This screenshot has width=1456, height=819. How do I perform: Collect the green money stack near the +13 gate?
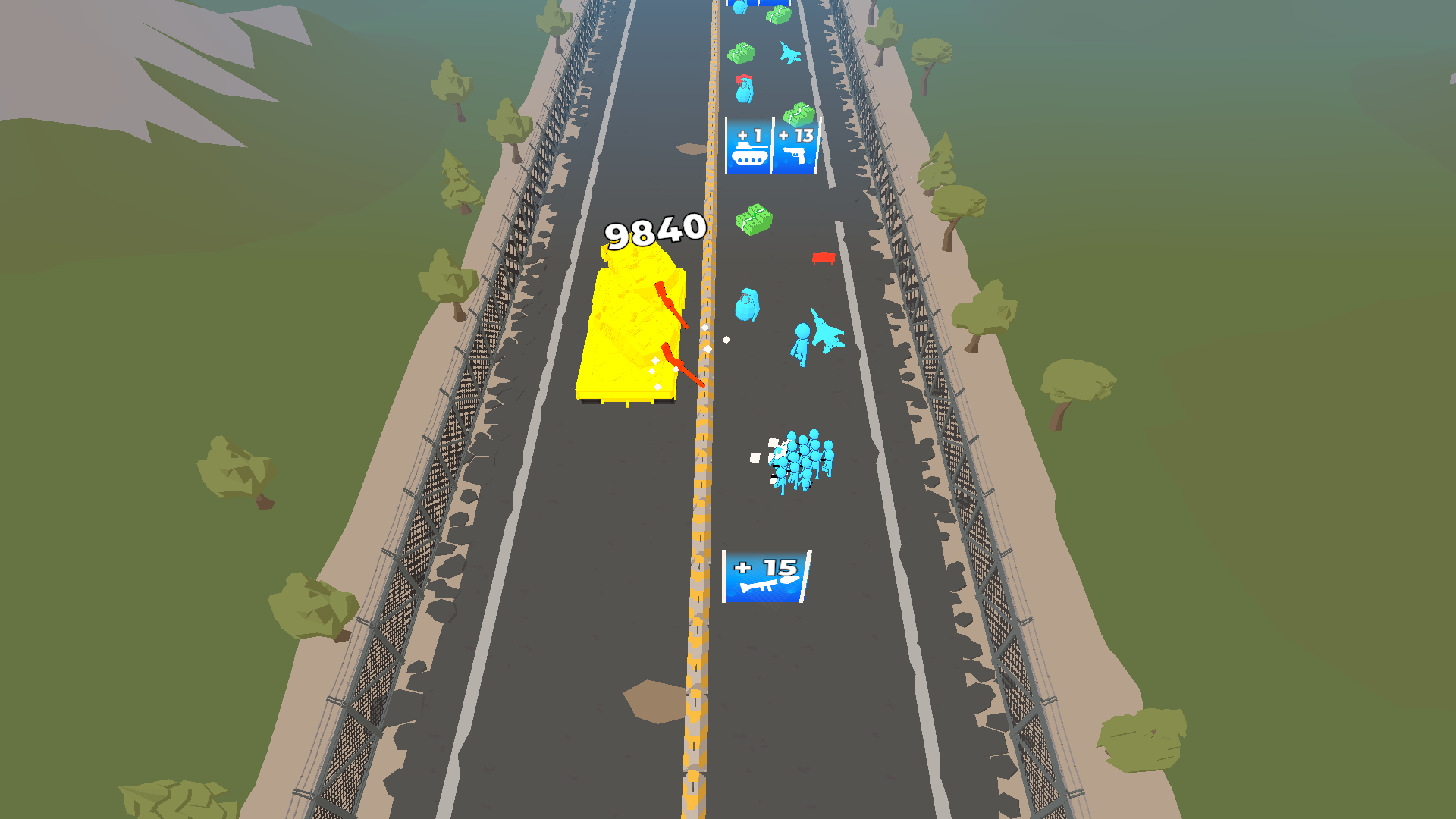point(799,112)
